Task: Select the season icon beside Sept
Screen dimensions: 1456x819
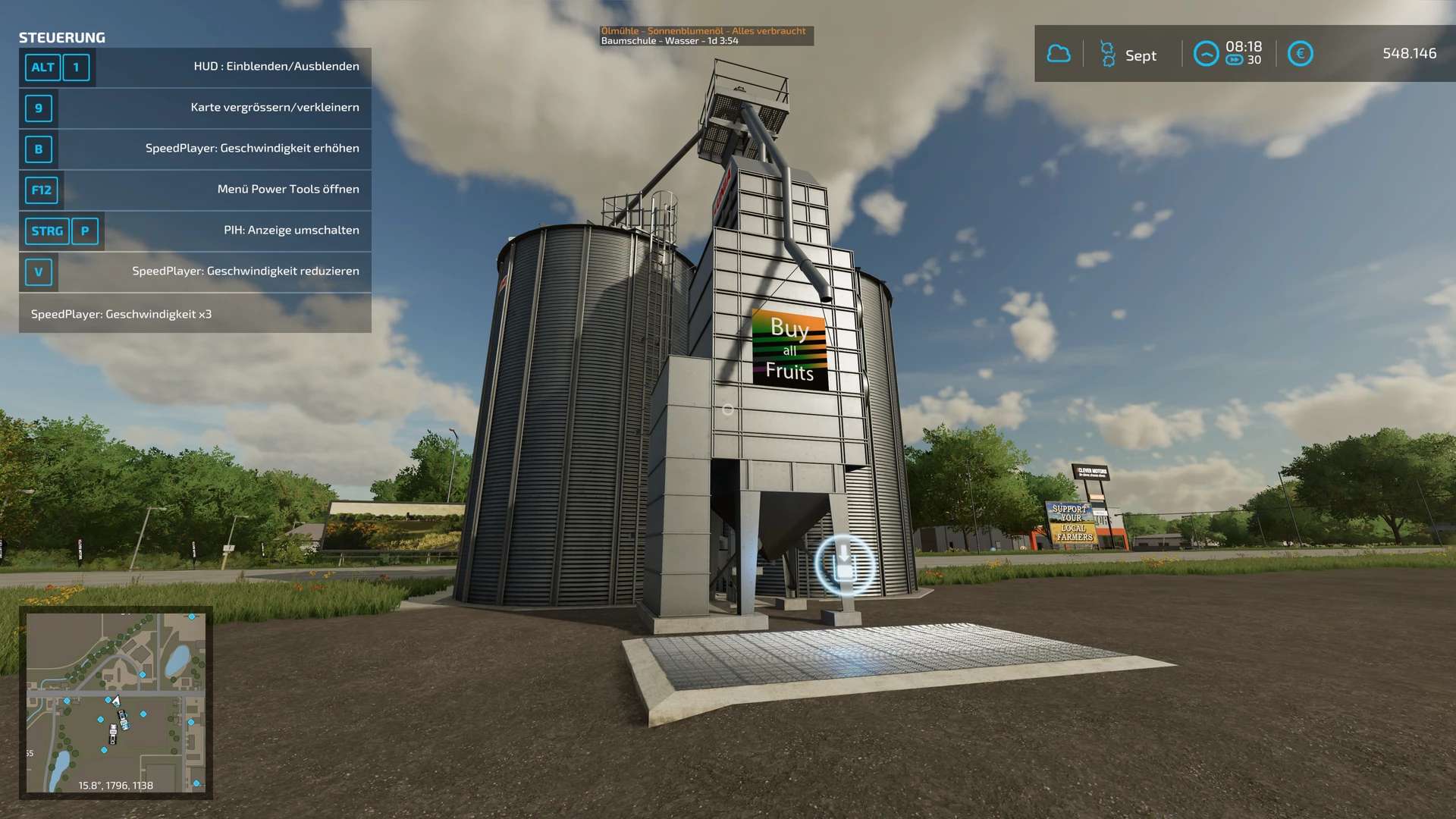Action: tap(1107, 55)
